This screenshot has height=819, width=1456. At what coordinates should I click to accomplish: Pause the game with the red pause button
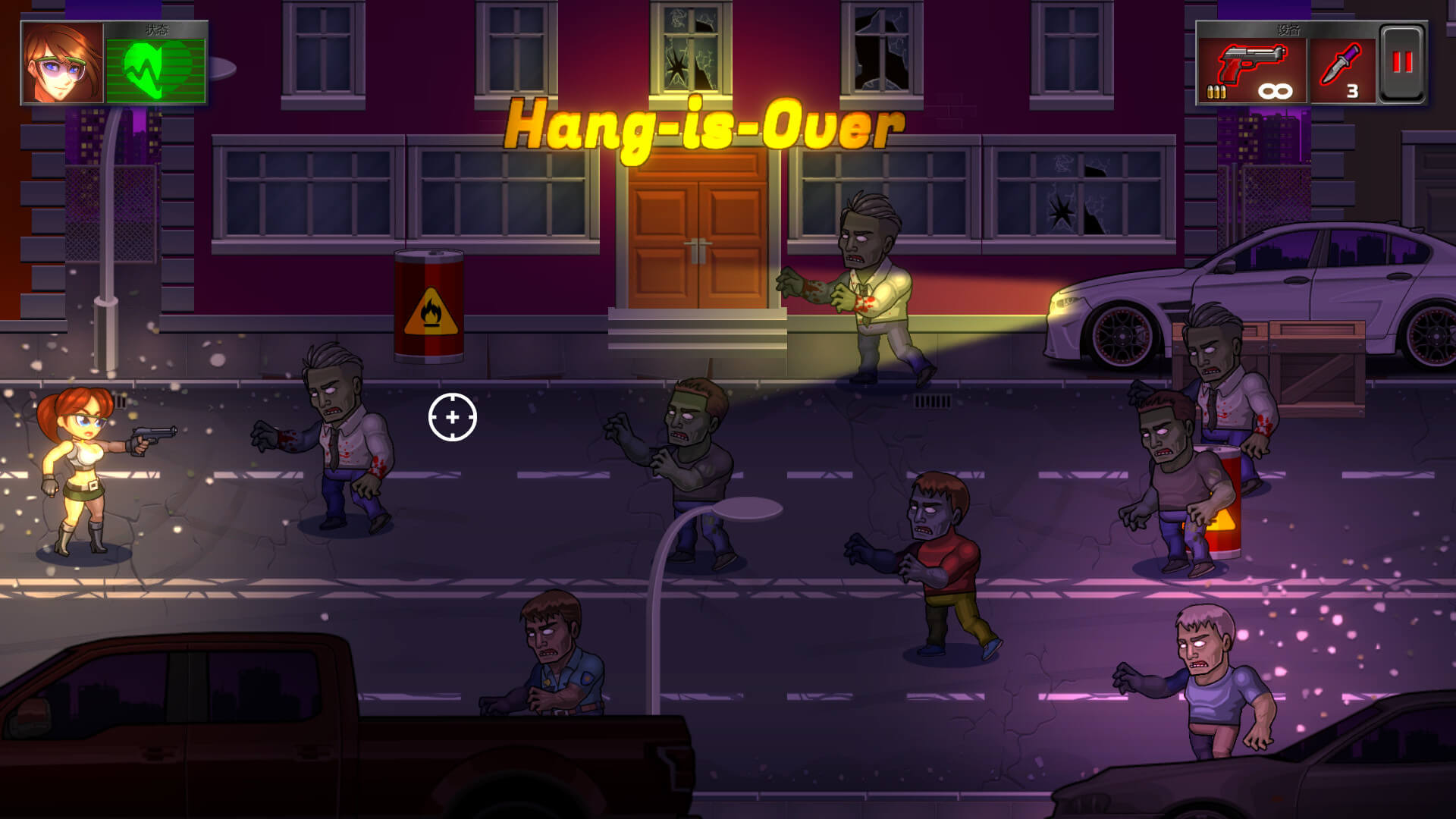(1401, 64)
